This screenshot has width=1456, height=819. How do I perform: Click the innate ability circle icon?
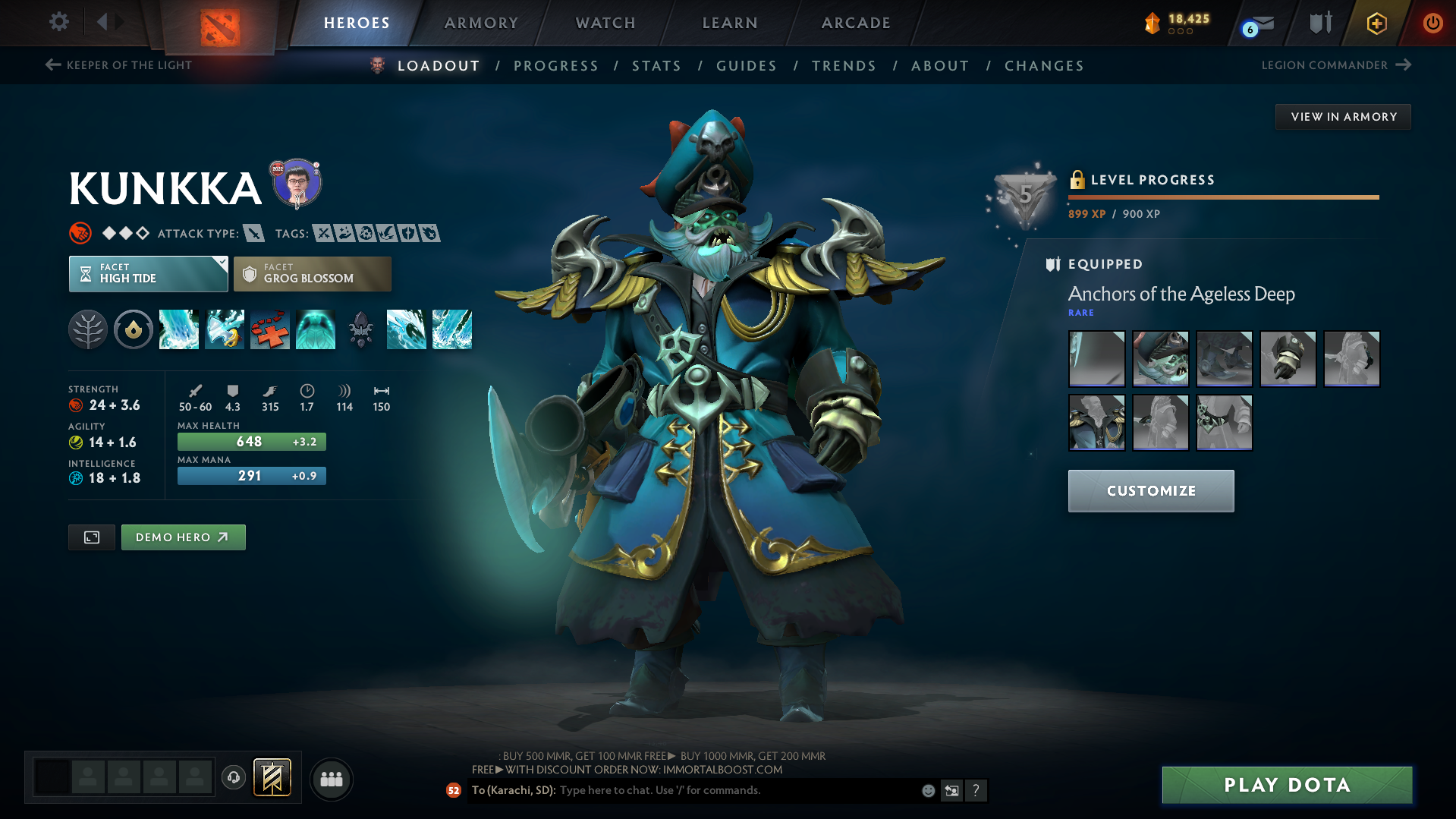click(134, 329)
